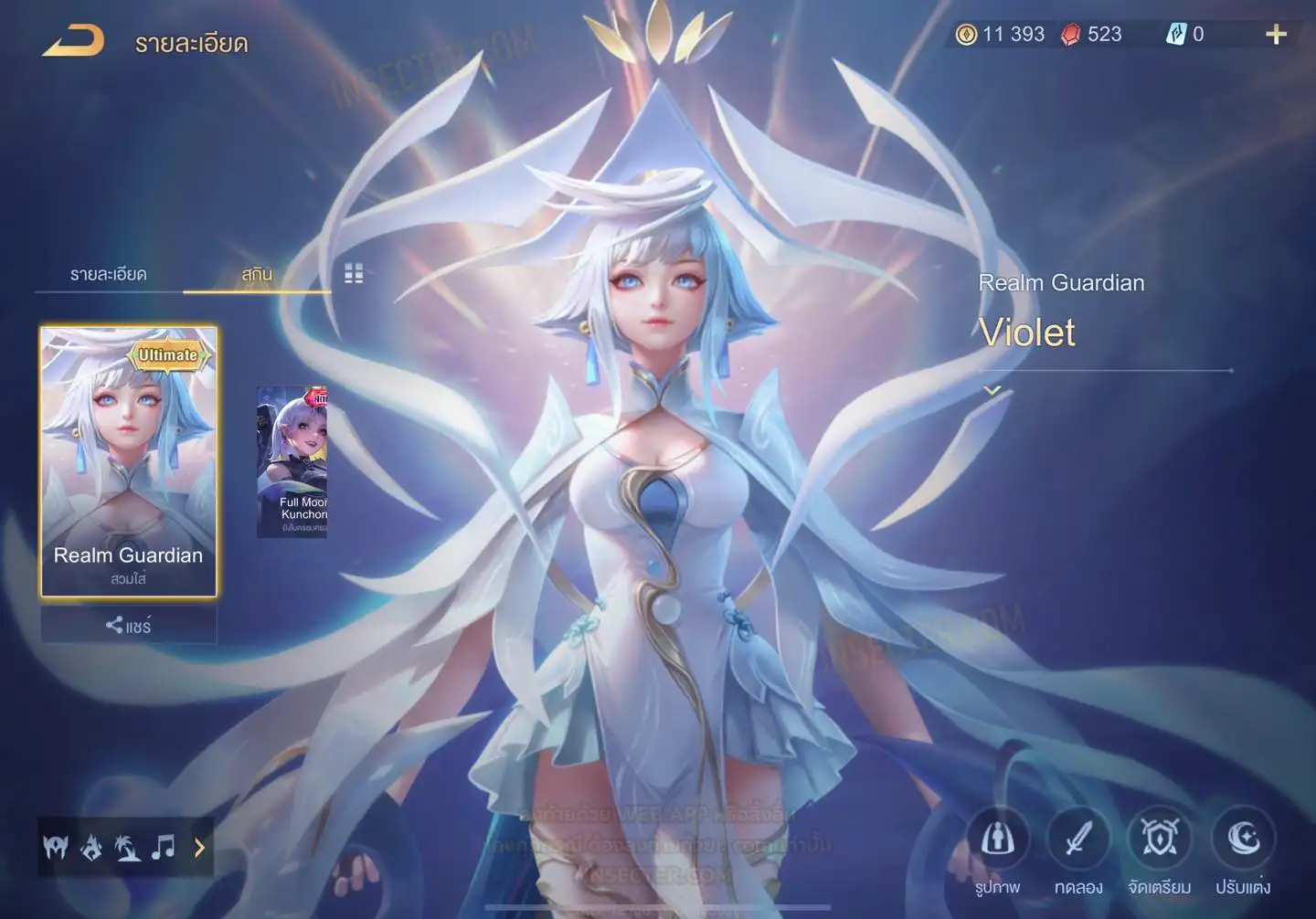The height and width of the screenshot is (919, 1316).
Task: Go back using the golden arrow
Action: tap(73, 41)
